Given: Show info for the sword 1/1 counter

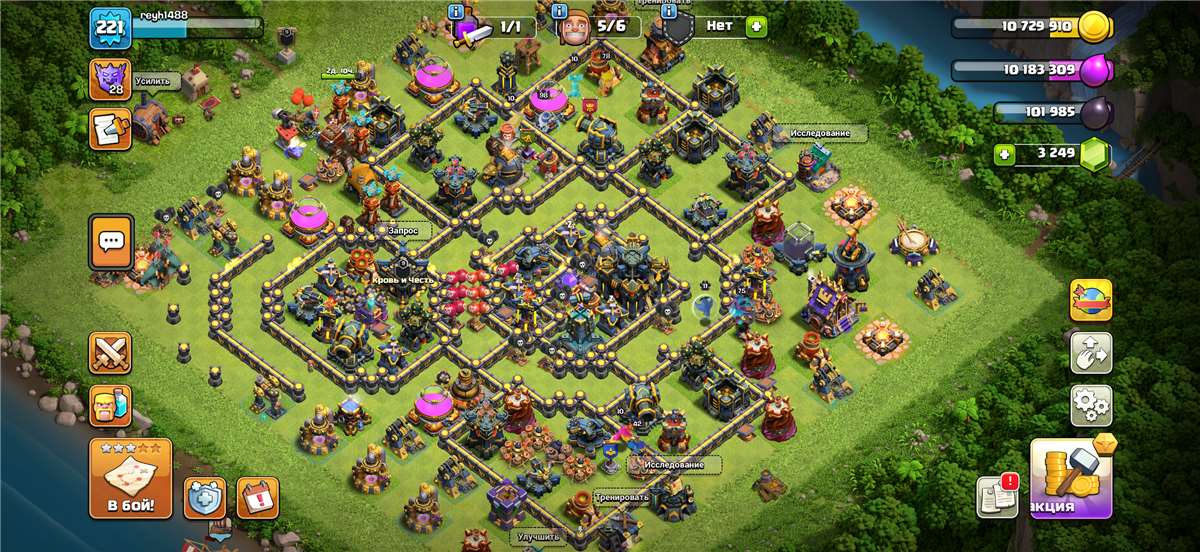Looking at the screenshot, I should point(456,11).
